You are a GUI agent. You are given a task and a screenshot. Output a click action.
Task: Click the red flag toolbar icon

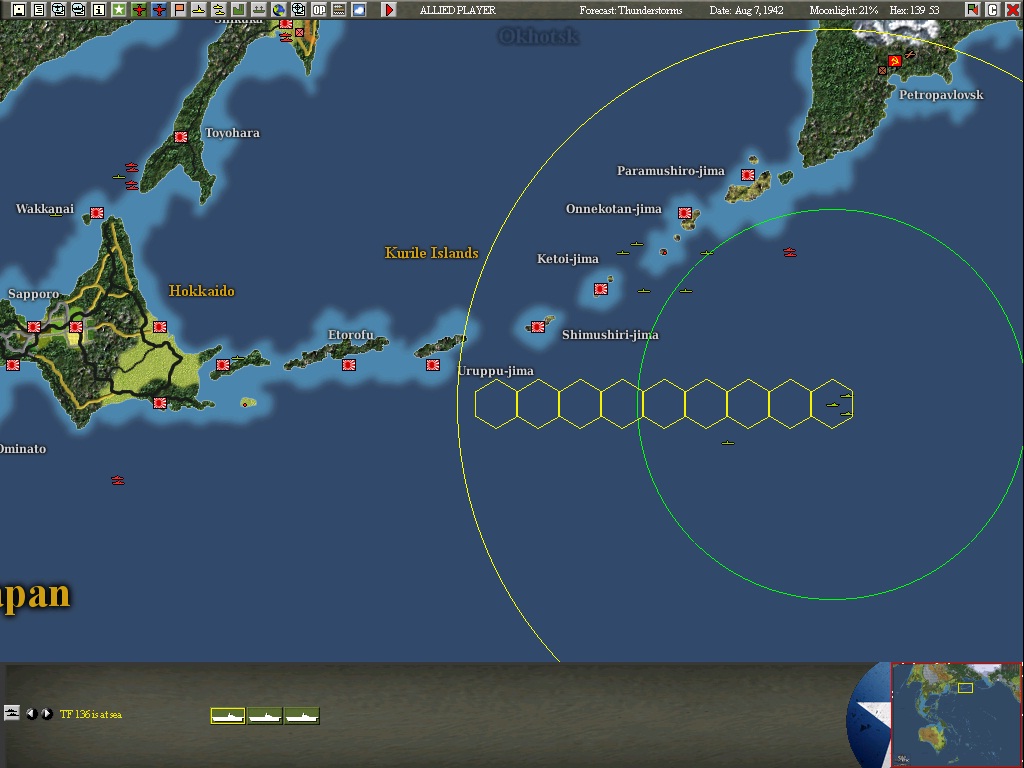pos(179,10)
